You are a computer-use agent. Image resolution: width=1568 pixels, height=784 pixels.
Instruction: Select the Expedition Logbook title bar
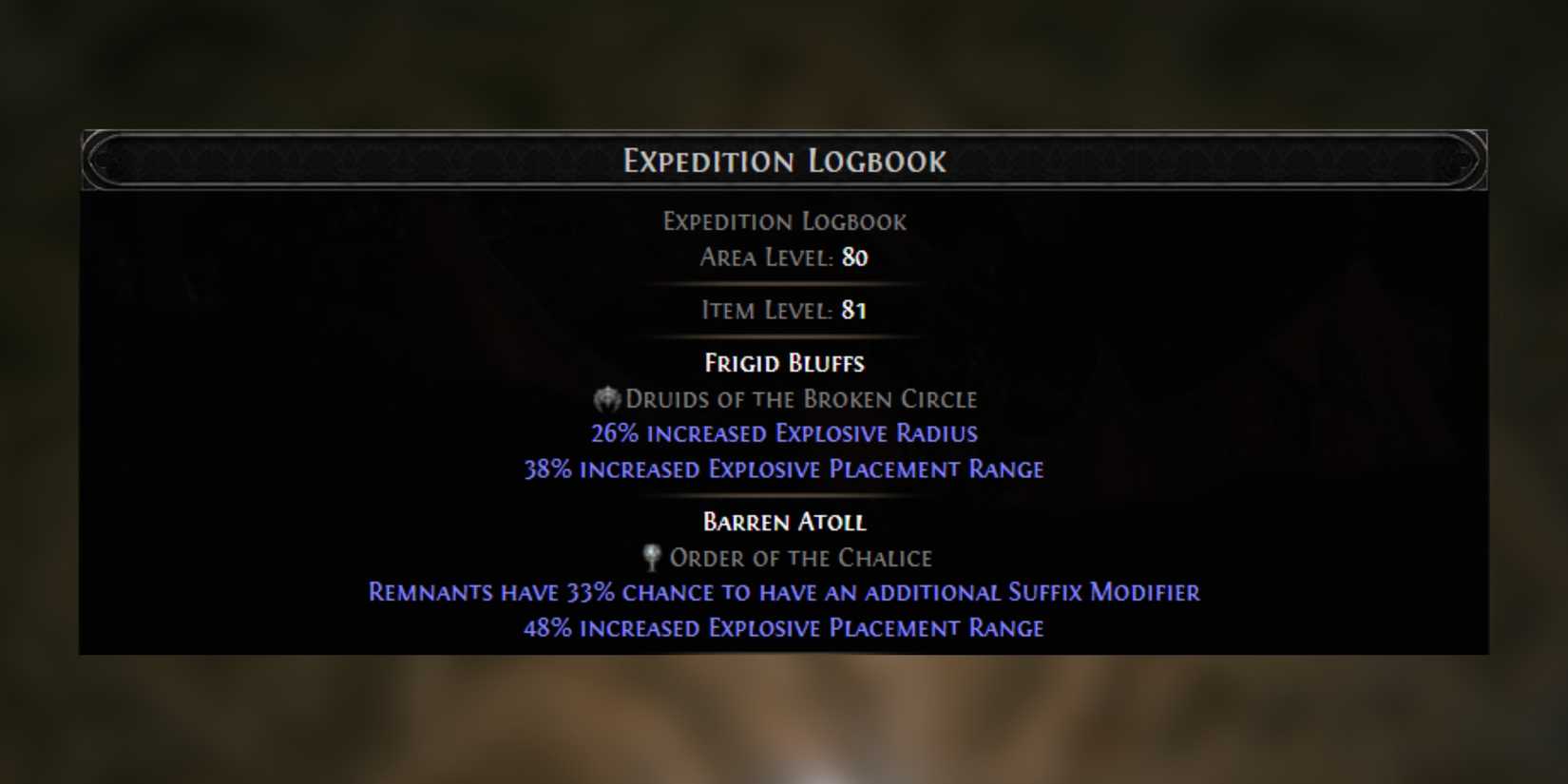784,162
